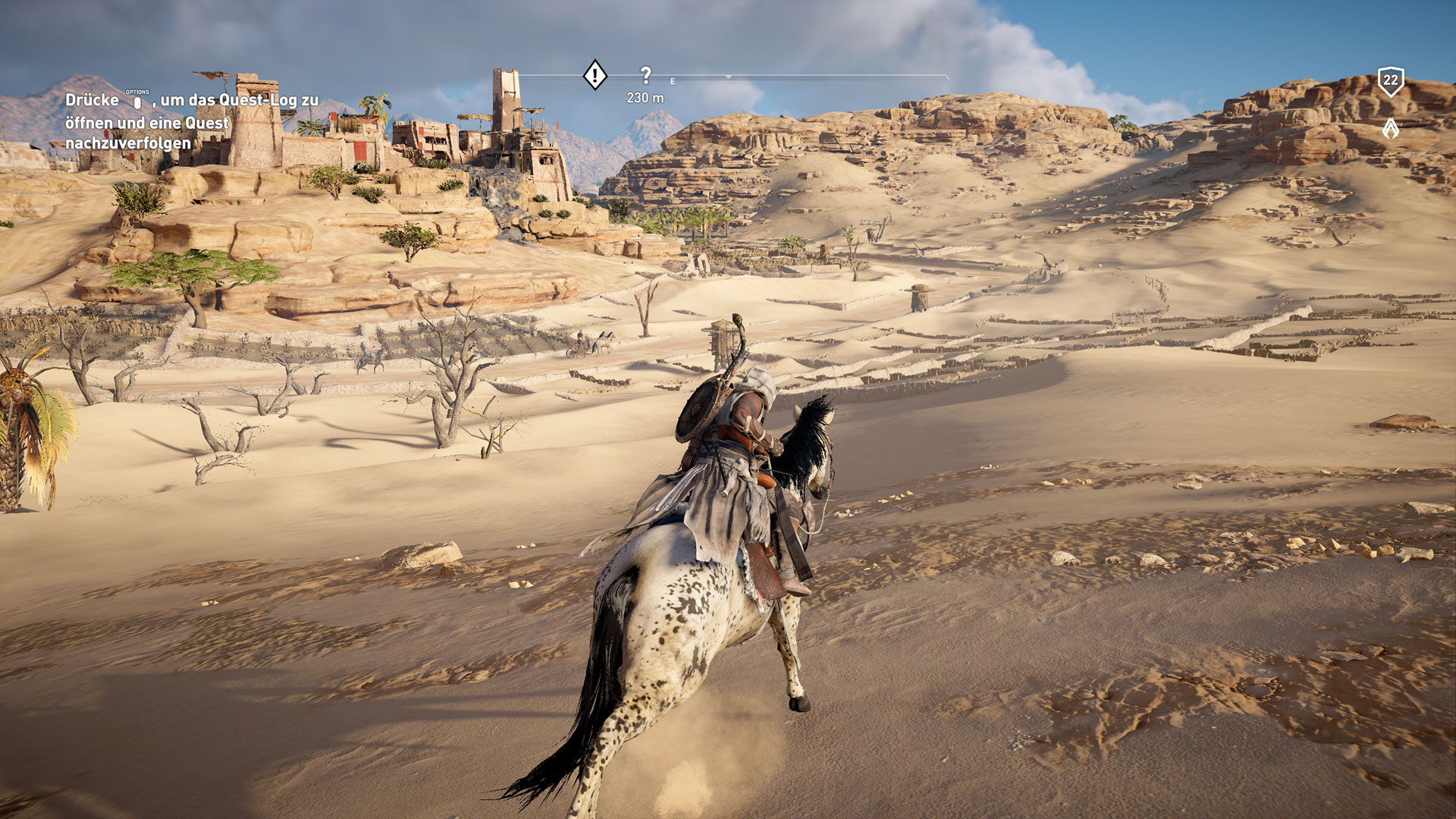The height and width of the screenshot is (819, 1456).
Task: Open the level 22 shield badge
Action: 1390,81
